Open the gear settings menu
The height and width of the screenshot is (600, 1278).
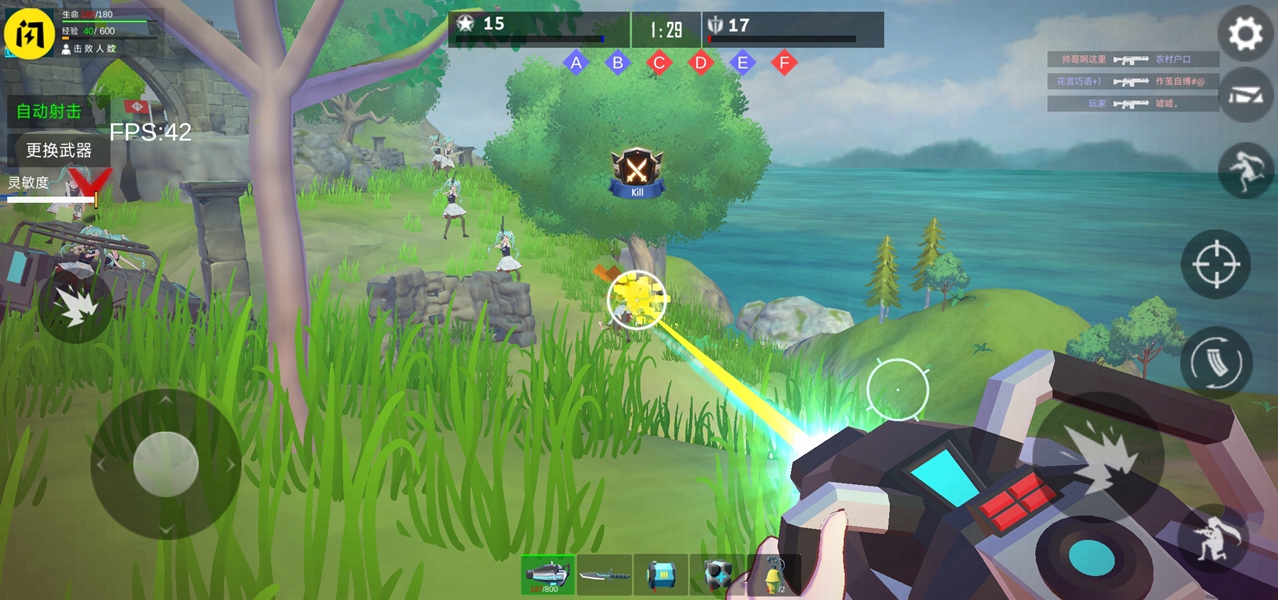[1245, 34]
